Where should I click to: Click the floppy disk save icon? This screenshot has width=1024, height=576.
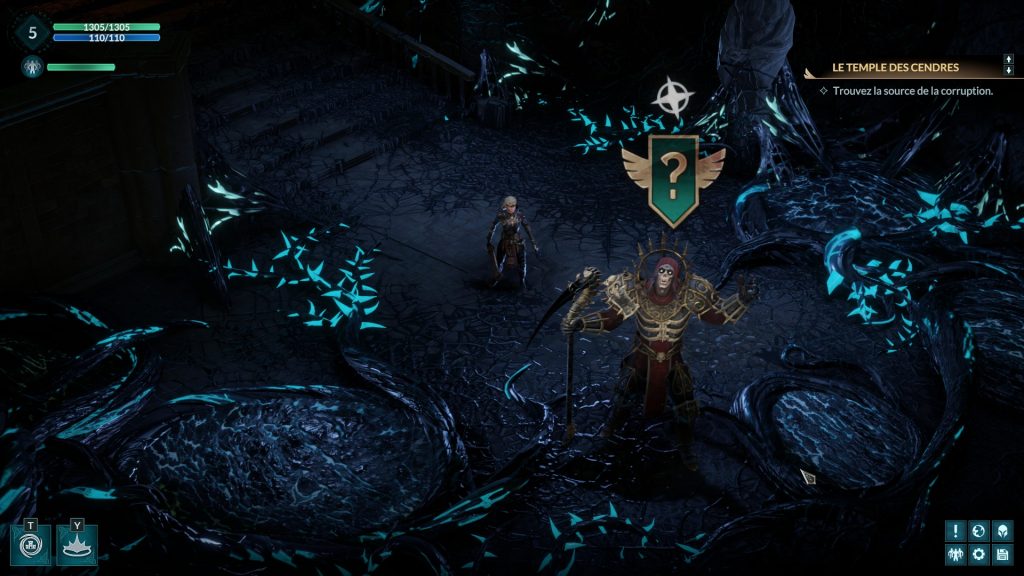coord(1002,554)
